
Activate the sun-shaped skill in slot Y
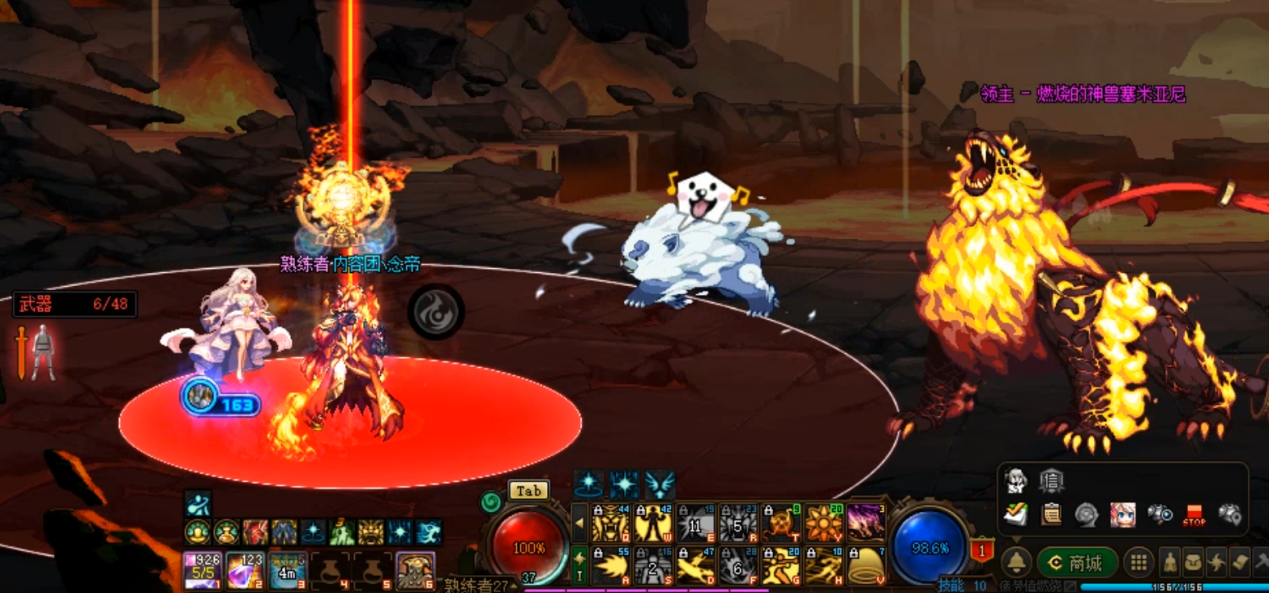[824, 523]
